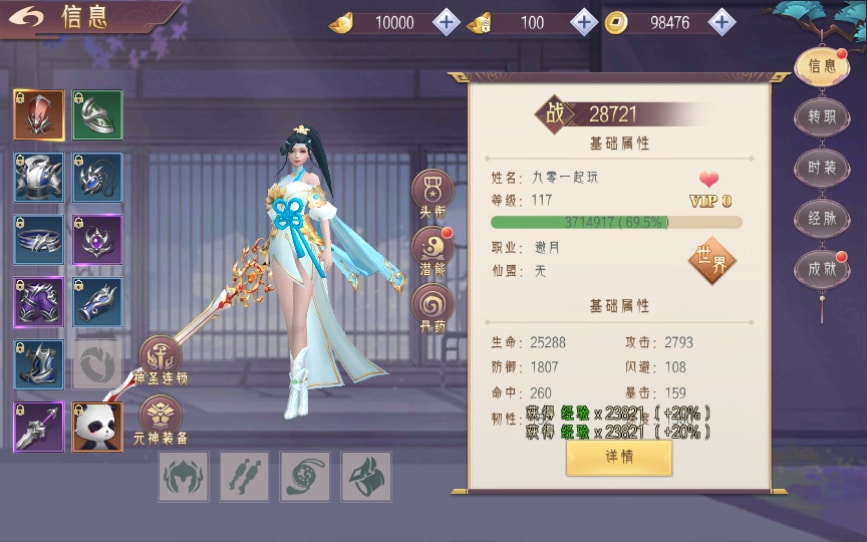Open the 头衔 title button
Image resolution: width=867 pixels, height=542 pixels.
pos(433,190)
